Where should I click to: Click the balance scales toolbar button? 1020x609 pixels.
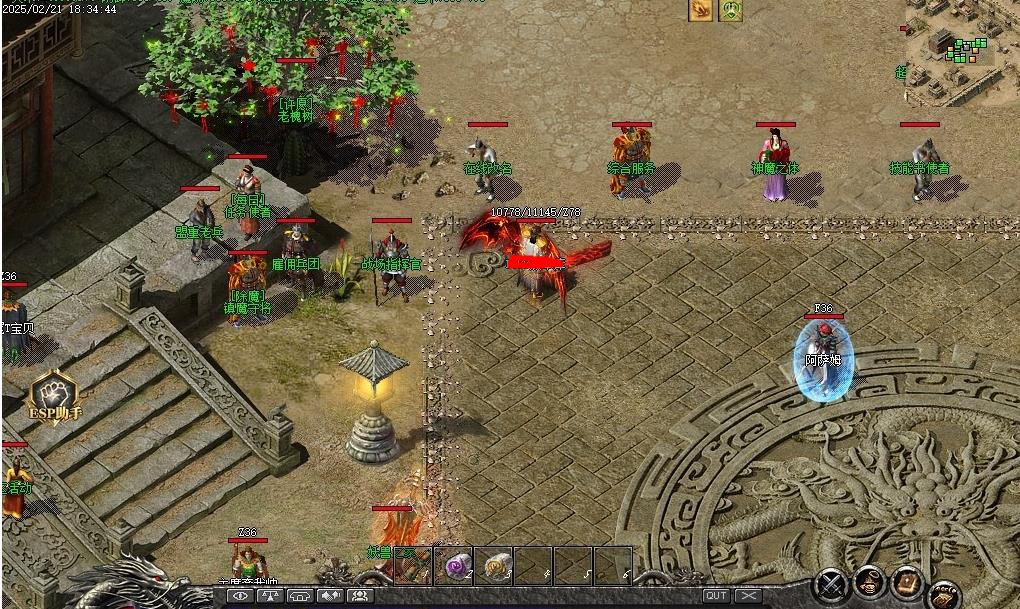[x=270, y=596]
